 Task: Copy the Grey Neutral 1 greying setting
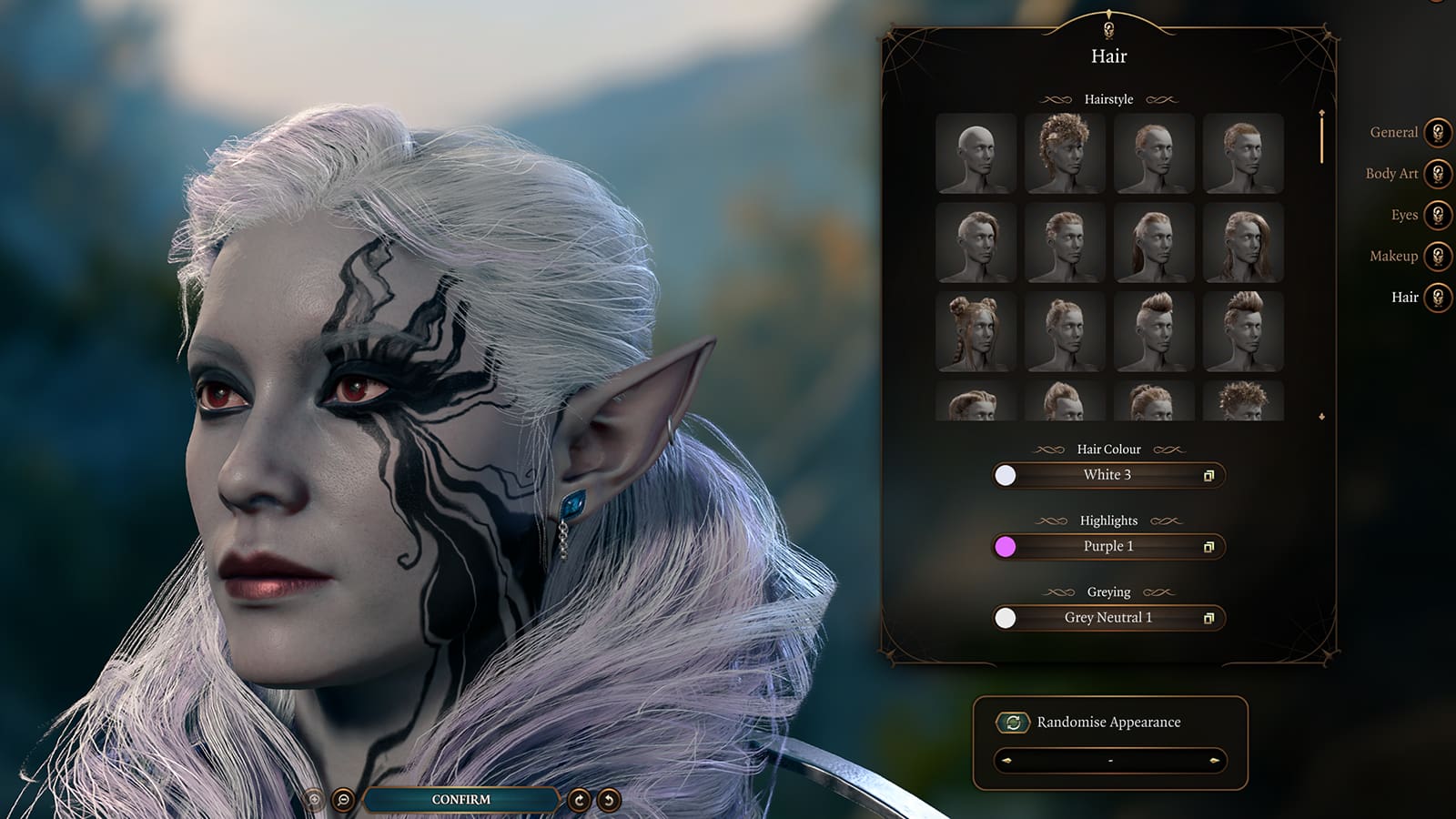(1210, 618)
